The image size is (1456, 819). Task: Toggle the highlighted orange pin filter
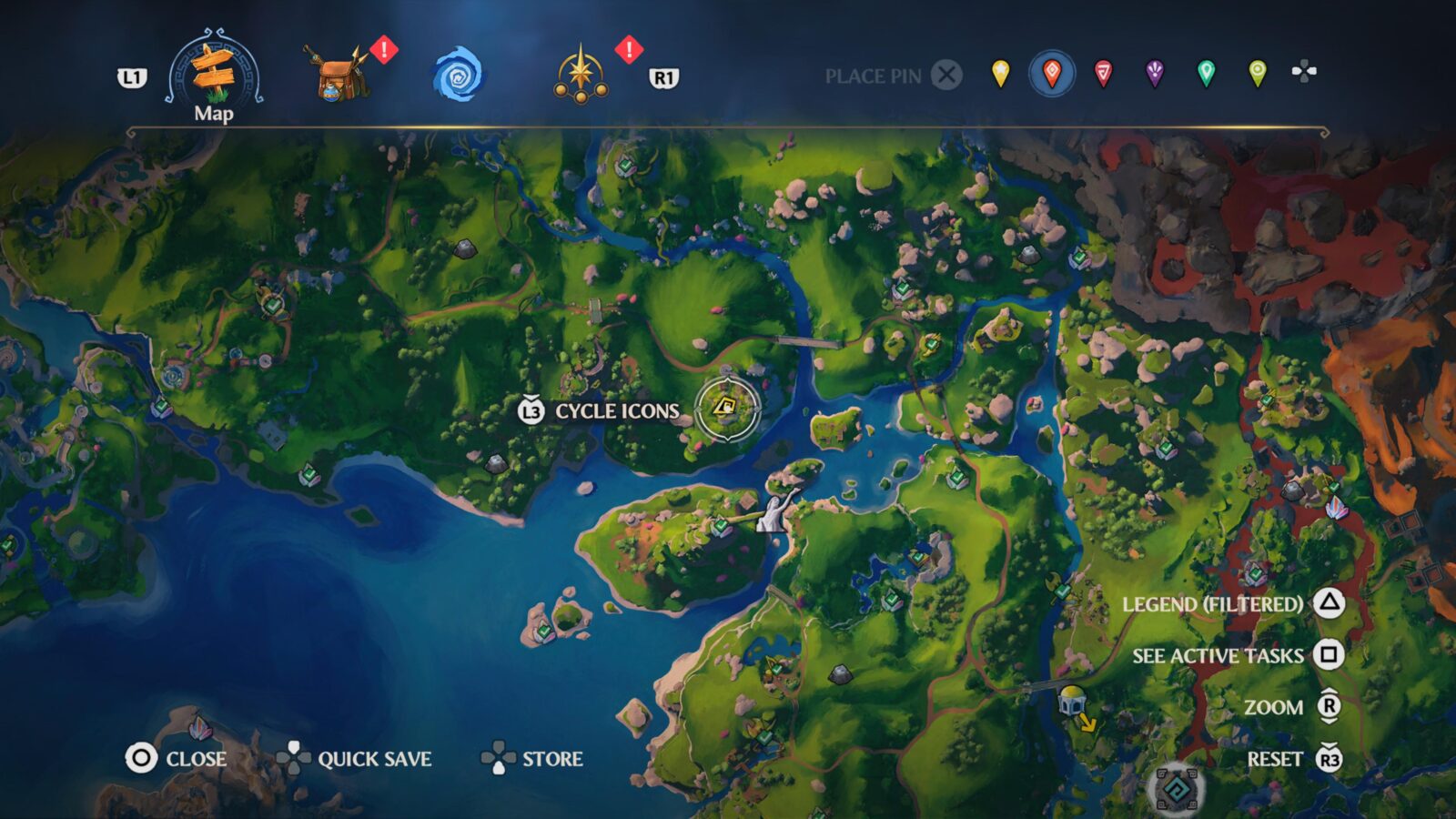[1051, 76]
